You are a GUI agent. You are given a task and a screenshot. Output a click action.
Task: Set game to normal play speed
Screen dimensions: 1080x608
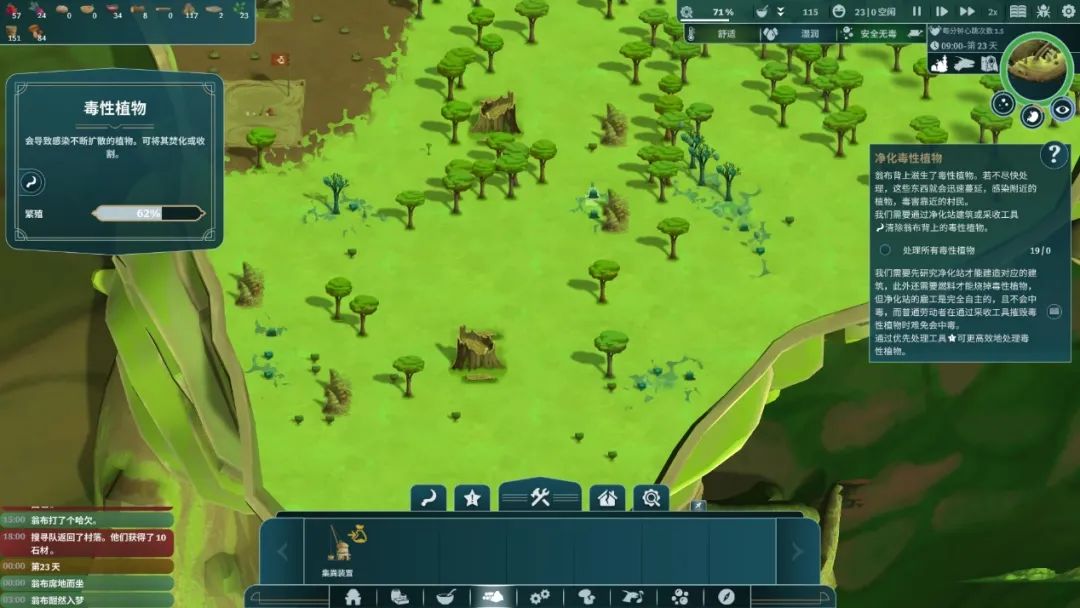click(941, 12)
